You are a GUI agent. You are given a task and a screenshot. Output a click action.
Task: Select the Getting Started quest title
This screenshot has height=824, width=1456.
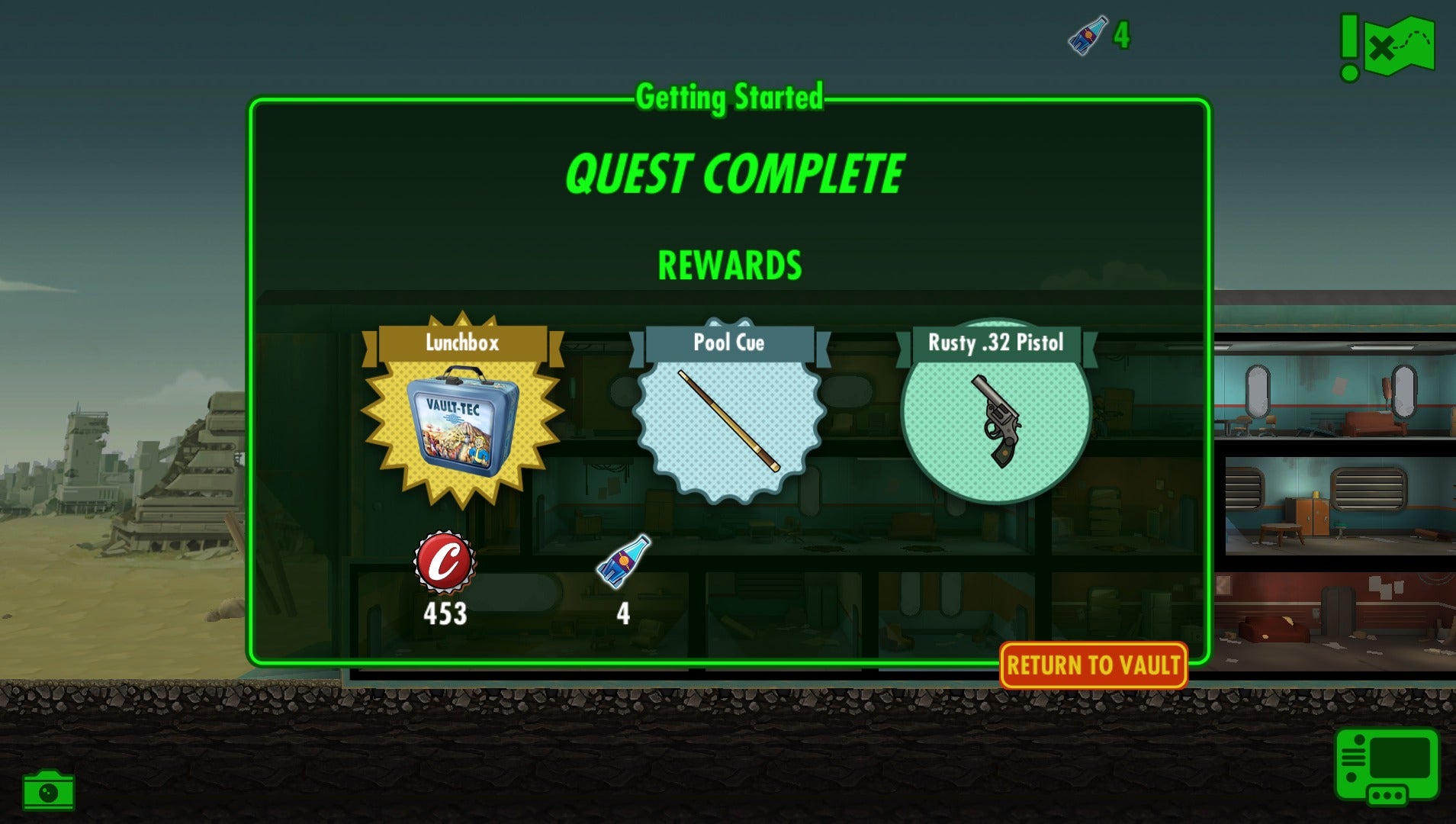point(730,97)
